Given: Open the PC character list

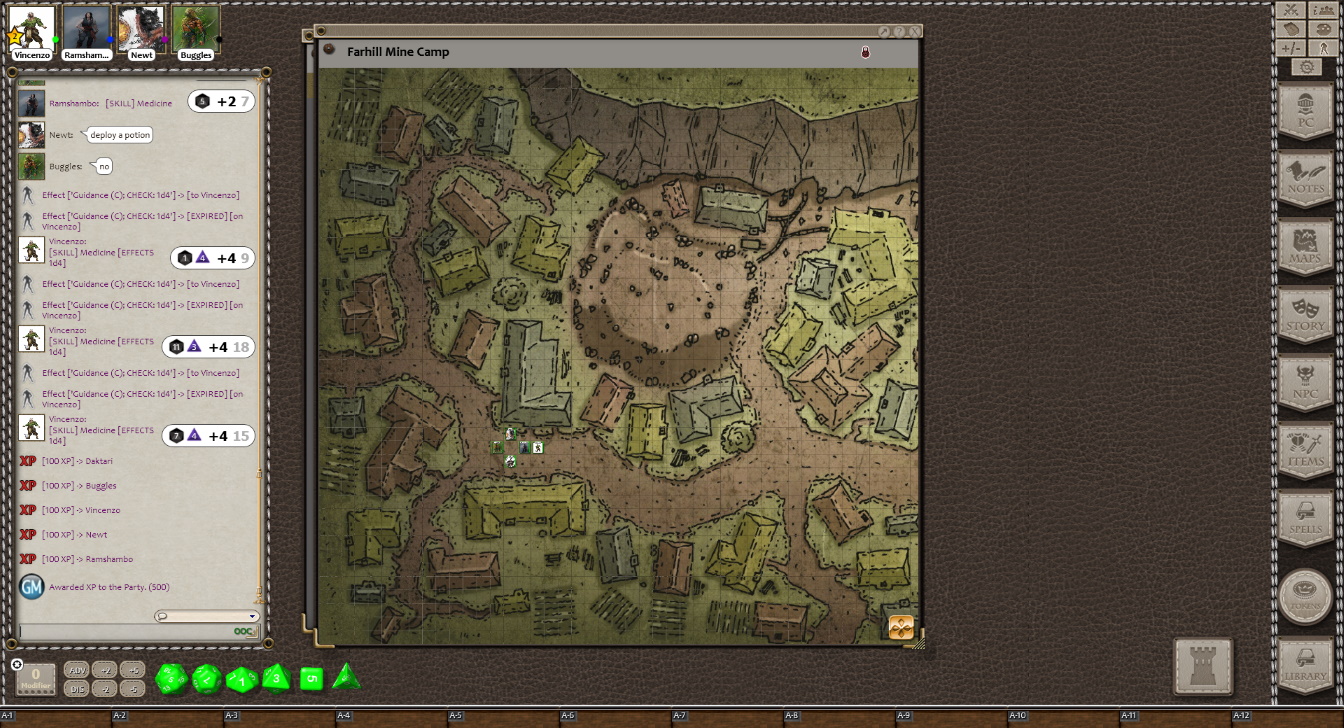Looking at the screenshot, I should point(1305,110).
